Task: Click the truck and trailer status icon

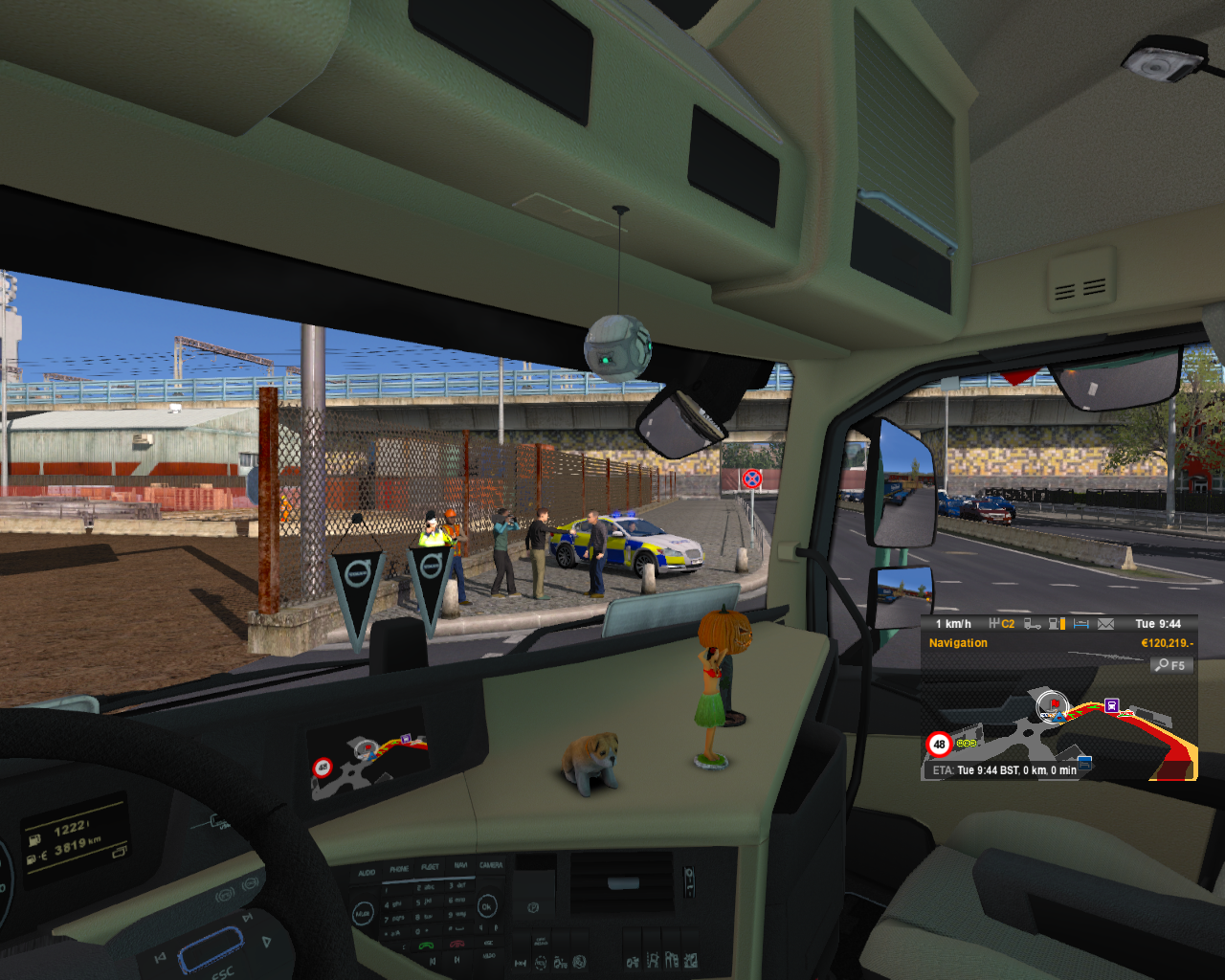Action: [1034, 625]
